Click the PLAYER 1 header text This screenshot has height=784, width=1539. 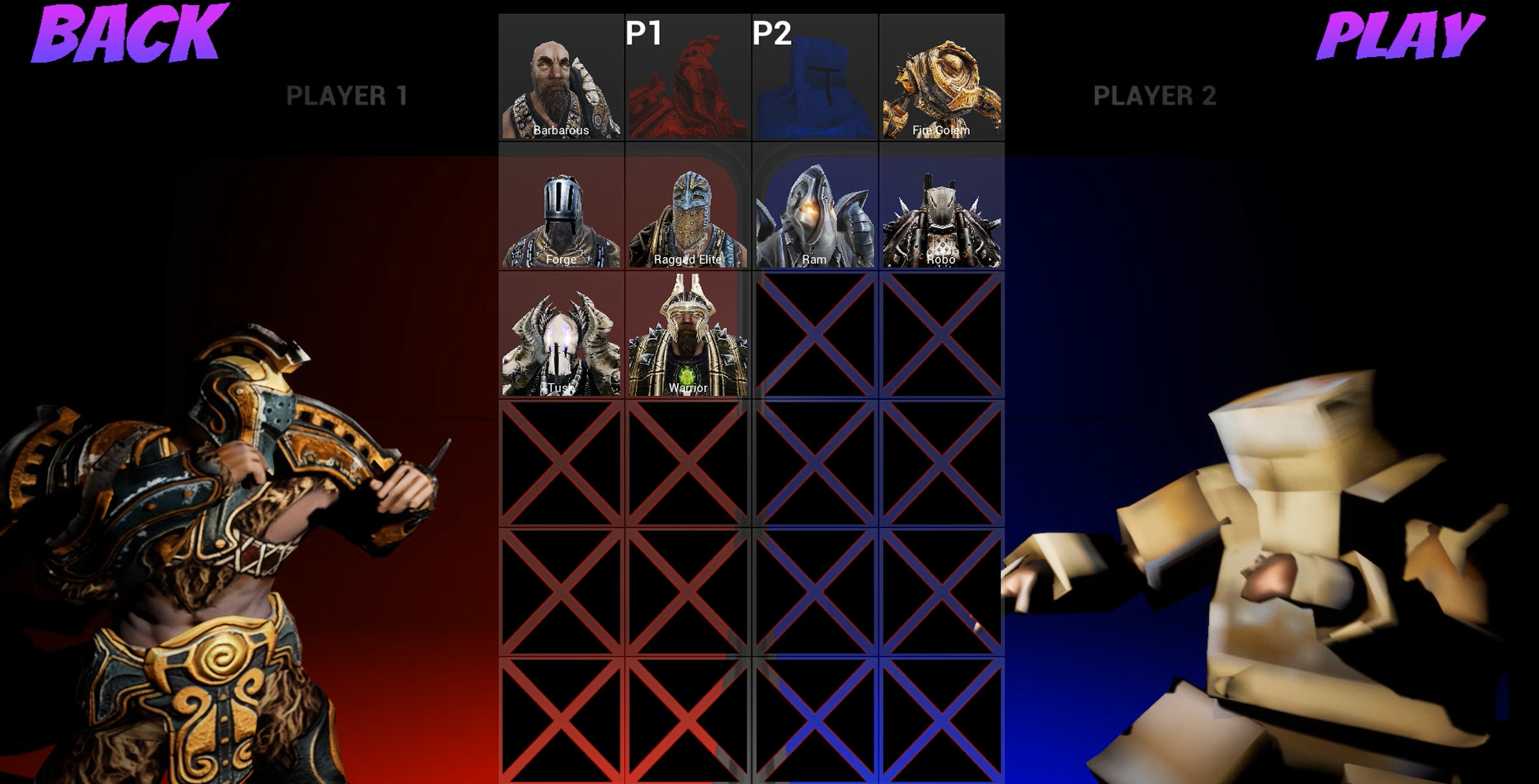coord(347,95)
